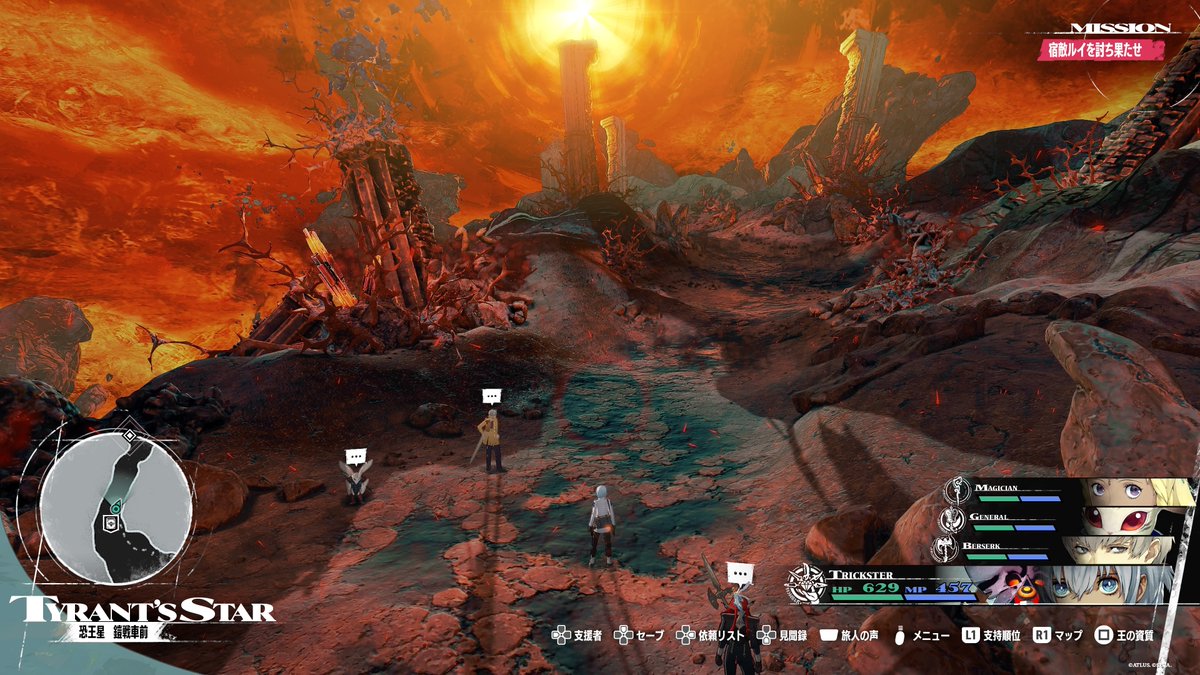Select the square marker icon on minimap
Viewport: 1200px width, 675px height.
111,521
